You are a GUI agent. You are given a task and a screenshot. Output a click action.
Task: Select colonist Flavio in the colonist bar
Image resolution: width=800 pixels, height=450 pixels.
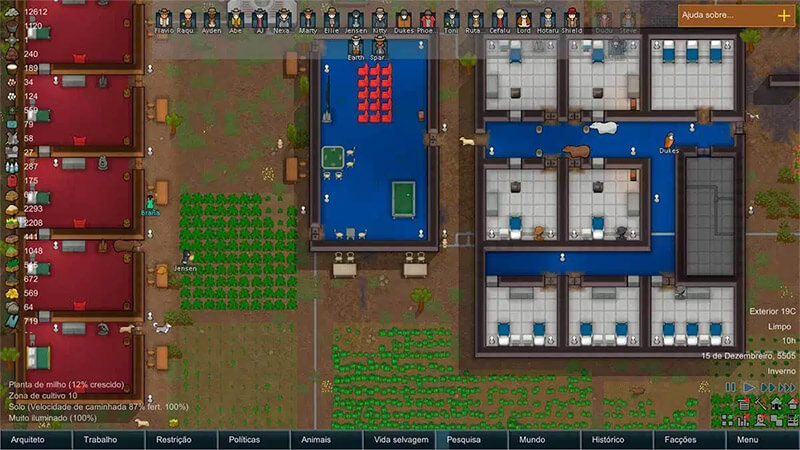coord(164,19)
